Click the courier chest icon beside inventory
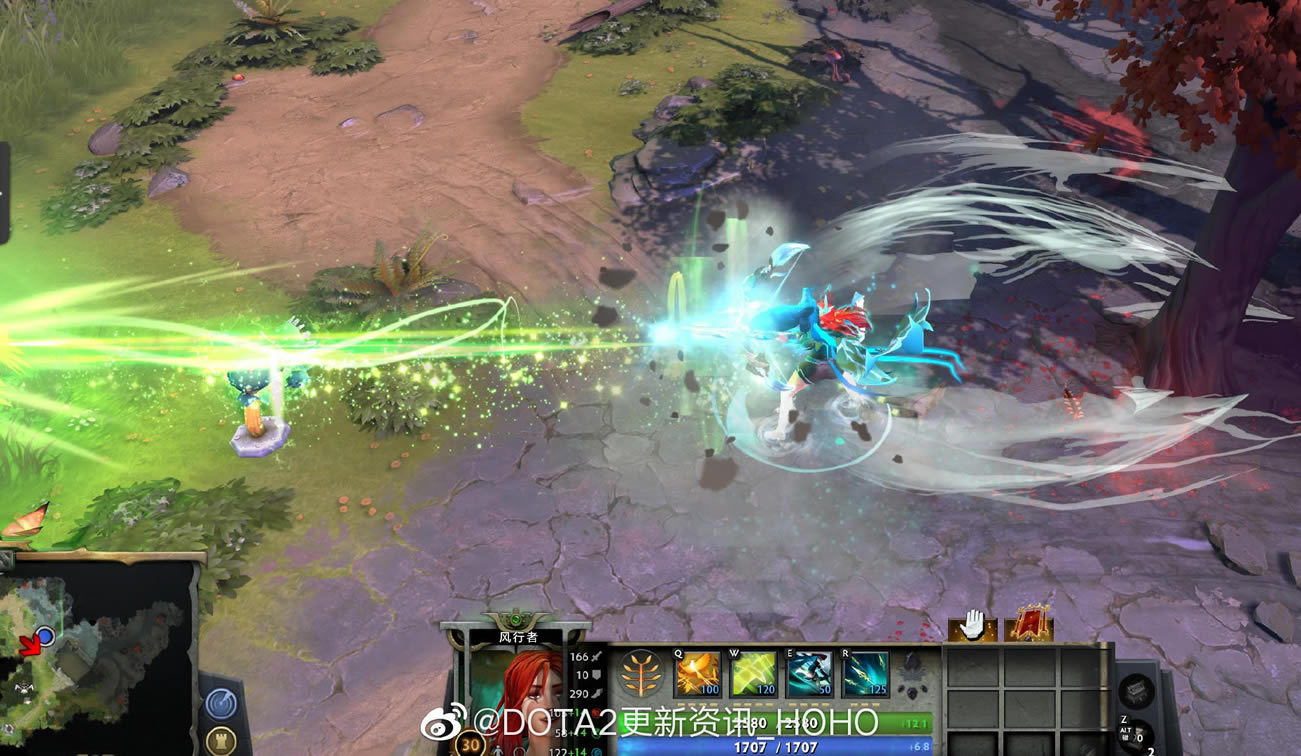The height and width of the screenshot is (756, 1301). pyautogui.click(x=1135, y=690)
